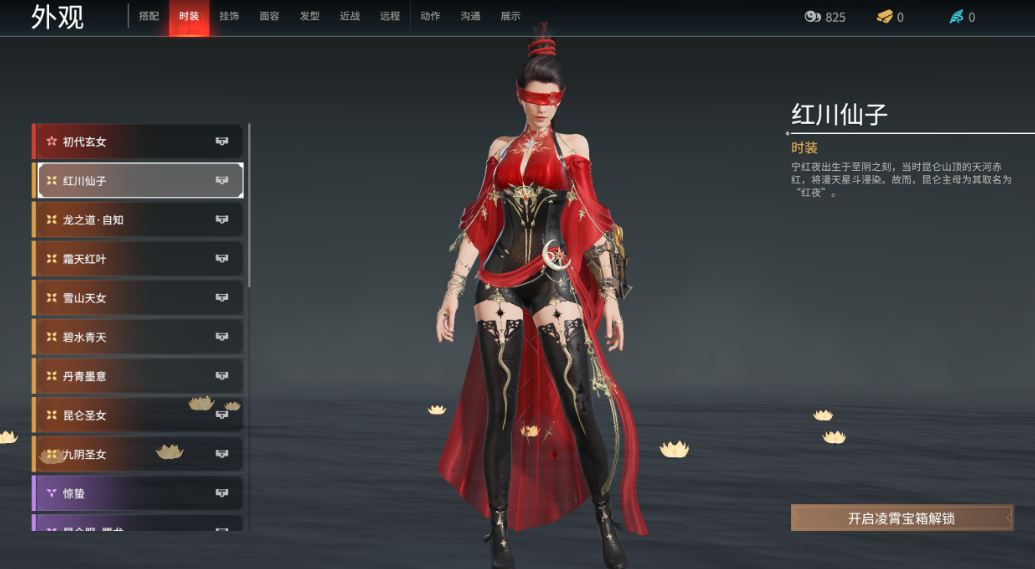The width and height of the screenshot is (1035, 569).
Task: Select the 面容 tab
Action: click(269, 17)
